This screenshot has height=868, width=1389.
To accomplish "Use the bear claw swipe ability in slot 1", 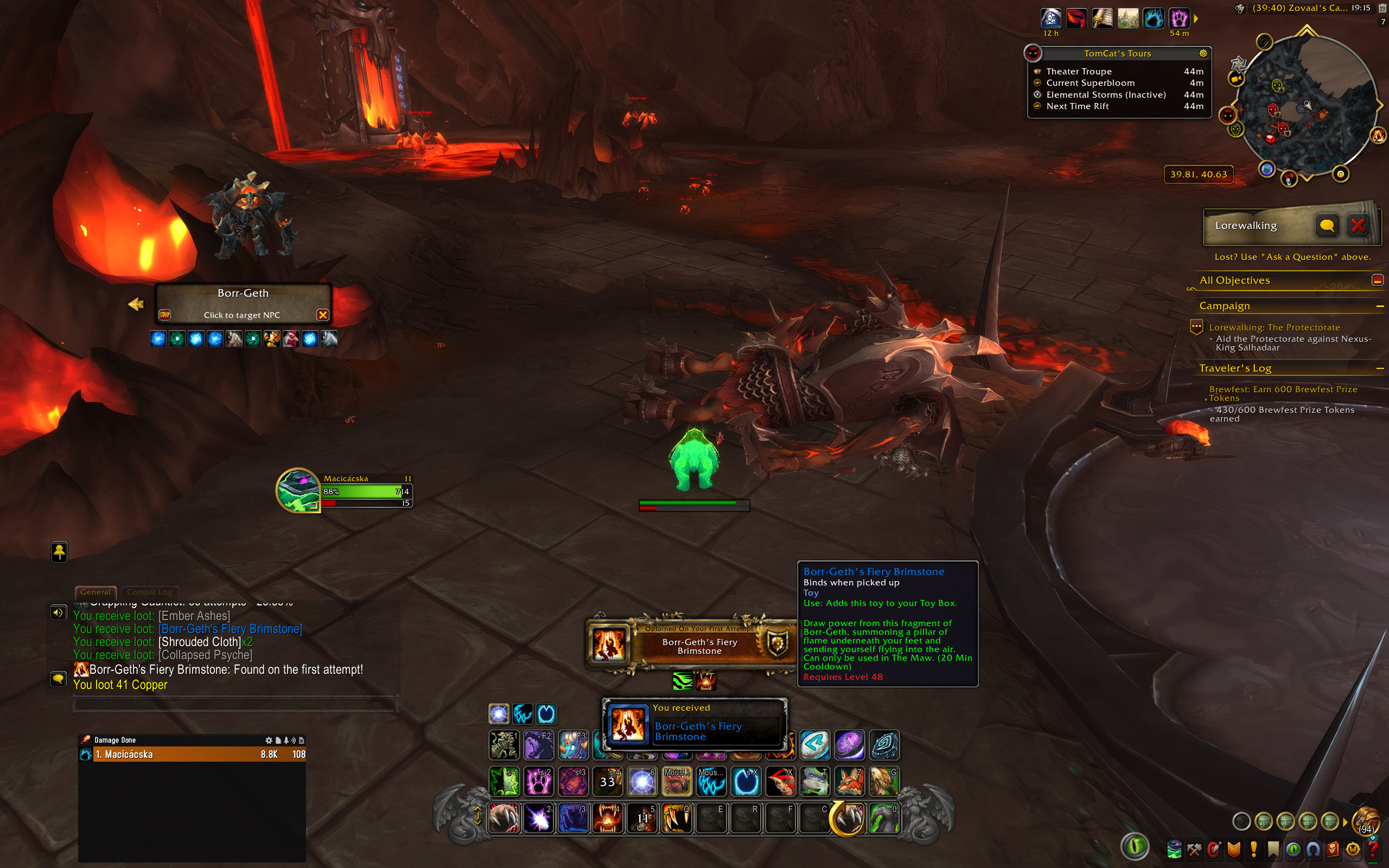I will pos(504,818).
